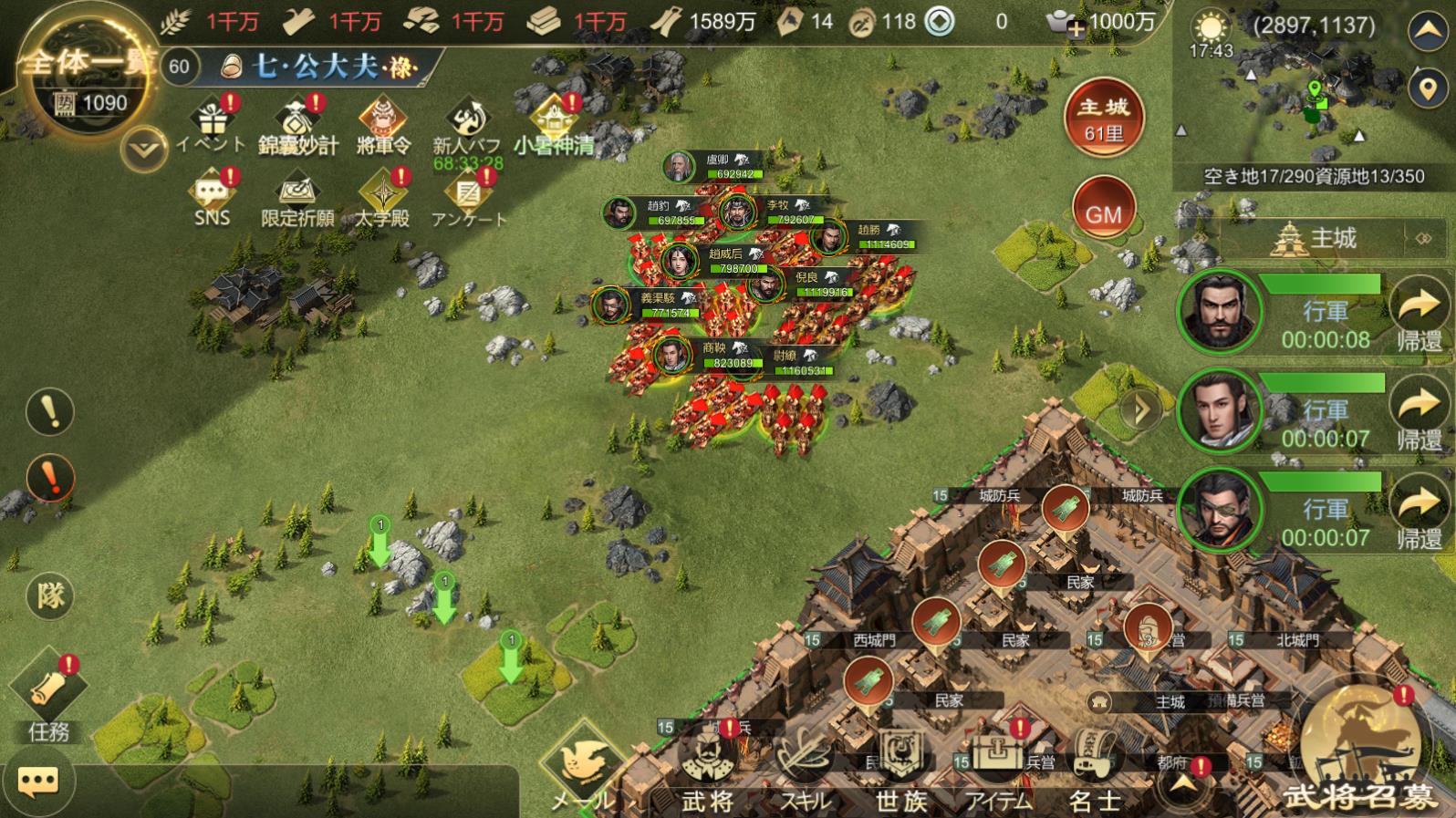Open 限定祈願 limited wish
This screenshot has height=818, width=1456.
(x=297, y=197)
